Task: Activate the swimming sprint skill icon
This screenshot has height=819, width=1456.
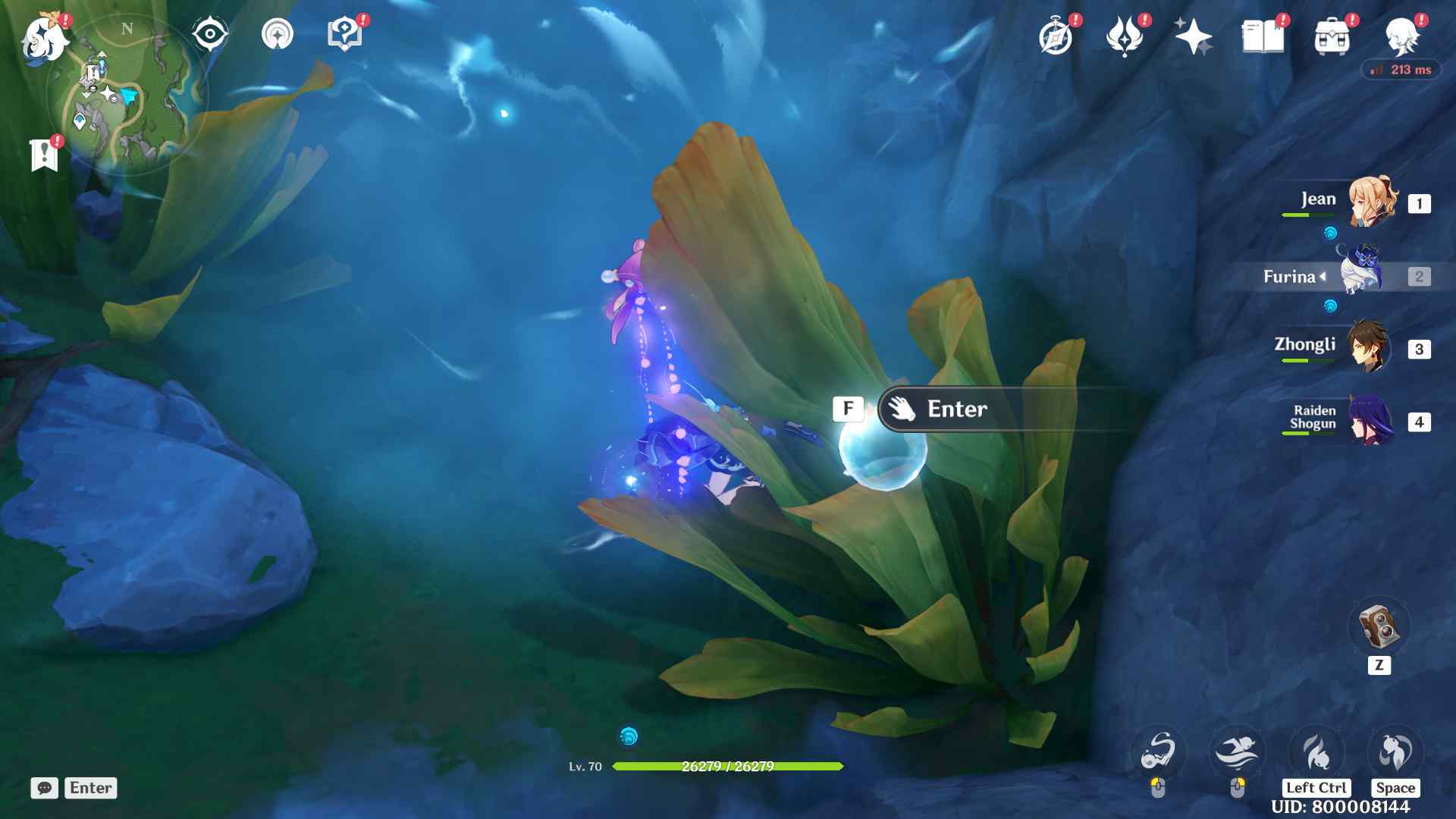Action: tap(1237, 752)
